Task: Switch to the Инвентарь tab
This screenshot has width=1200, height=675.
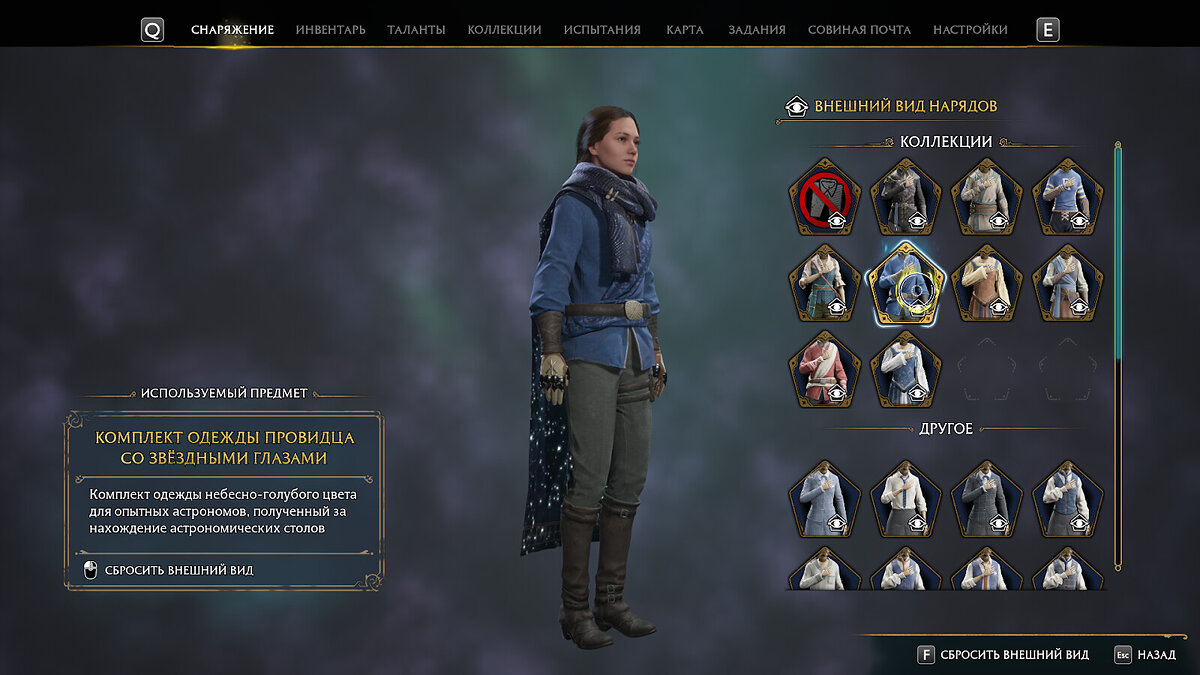Action: 330,30
